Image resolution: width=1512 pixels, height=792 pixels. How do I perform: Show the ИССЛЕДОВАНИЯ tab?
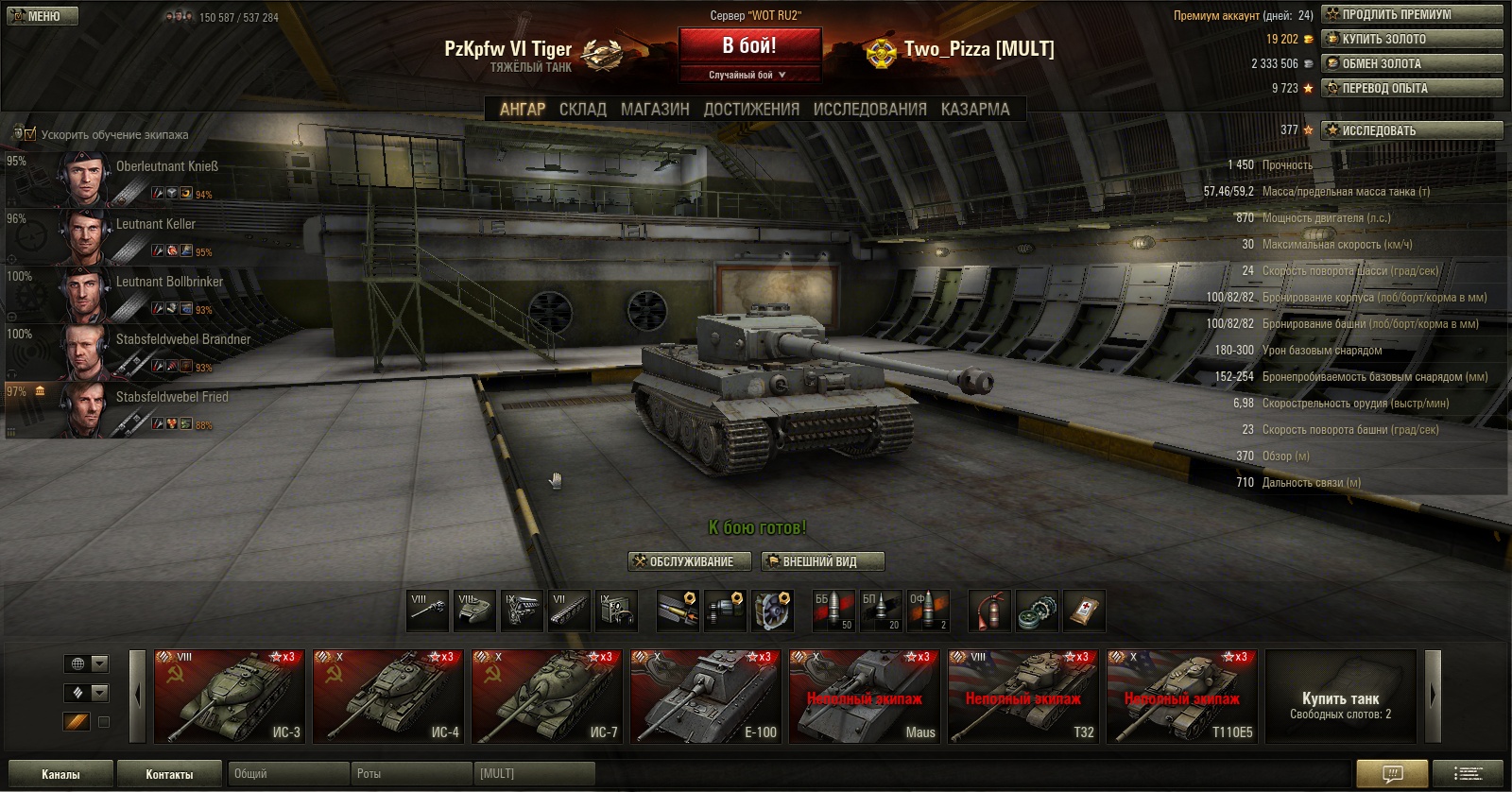869,110
